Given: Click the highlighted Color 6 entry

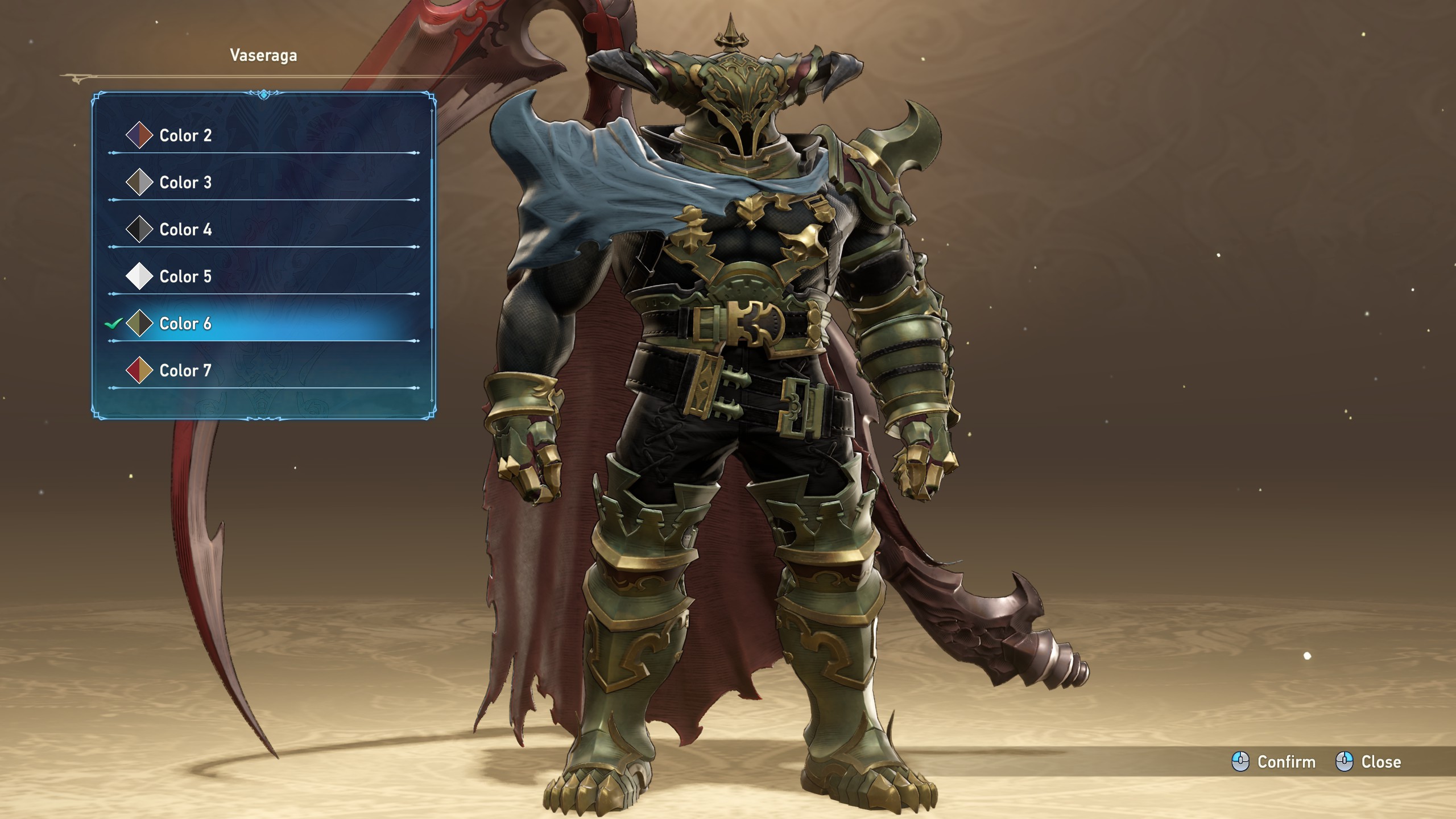Looking at the screenshot, I should (x=185, y=324).
